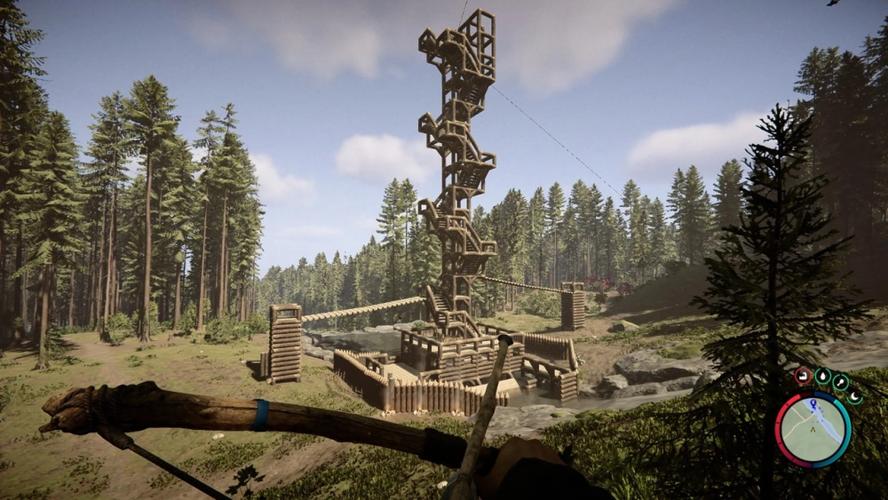Viewport: 888px width, 500px height.
Task: Check the drumstick hunger icon
Action: [x=840, y=381]
